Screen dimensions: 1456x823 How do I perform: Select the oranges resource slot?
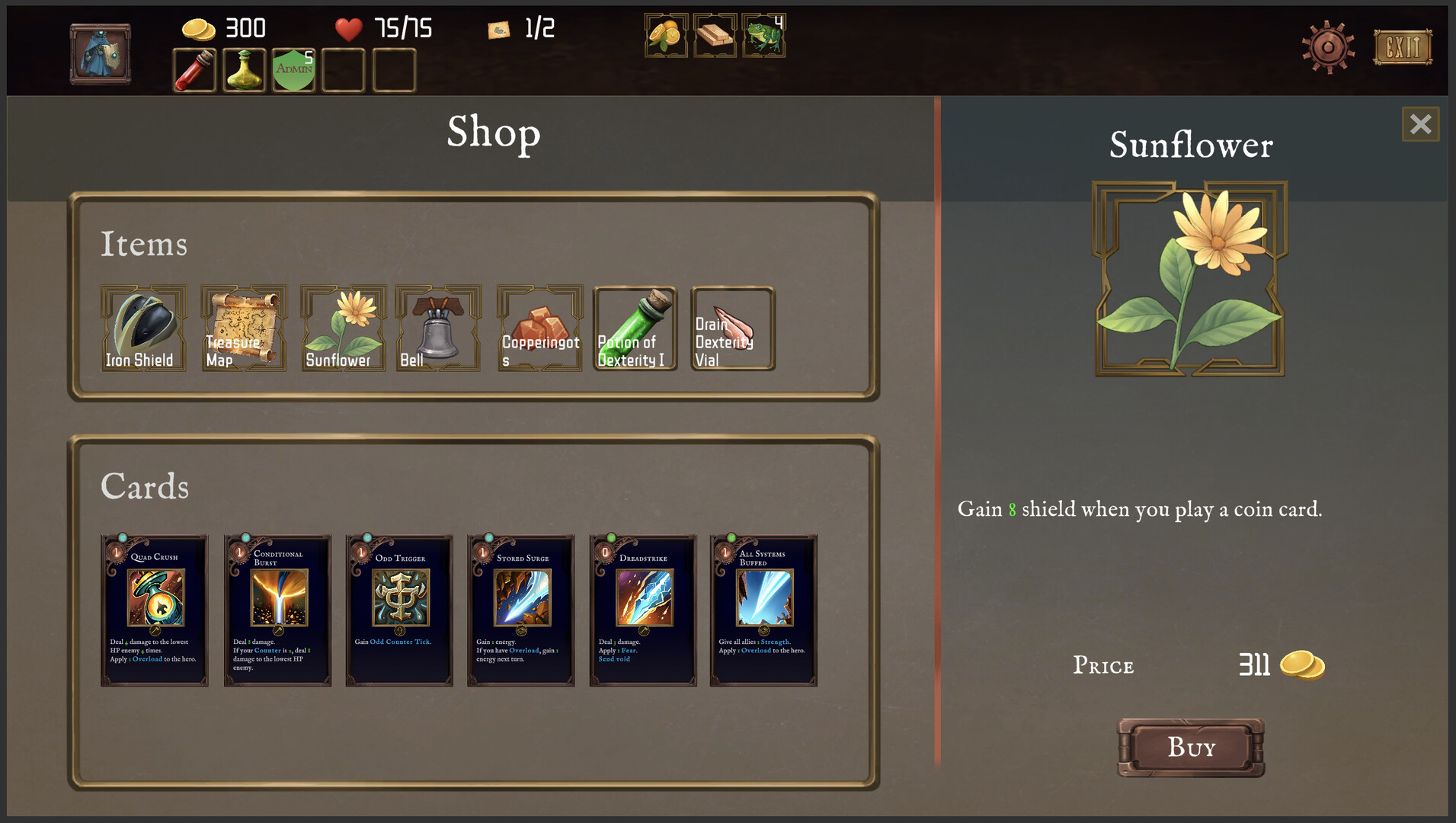coord(664,35)
